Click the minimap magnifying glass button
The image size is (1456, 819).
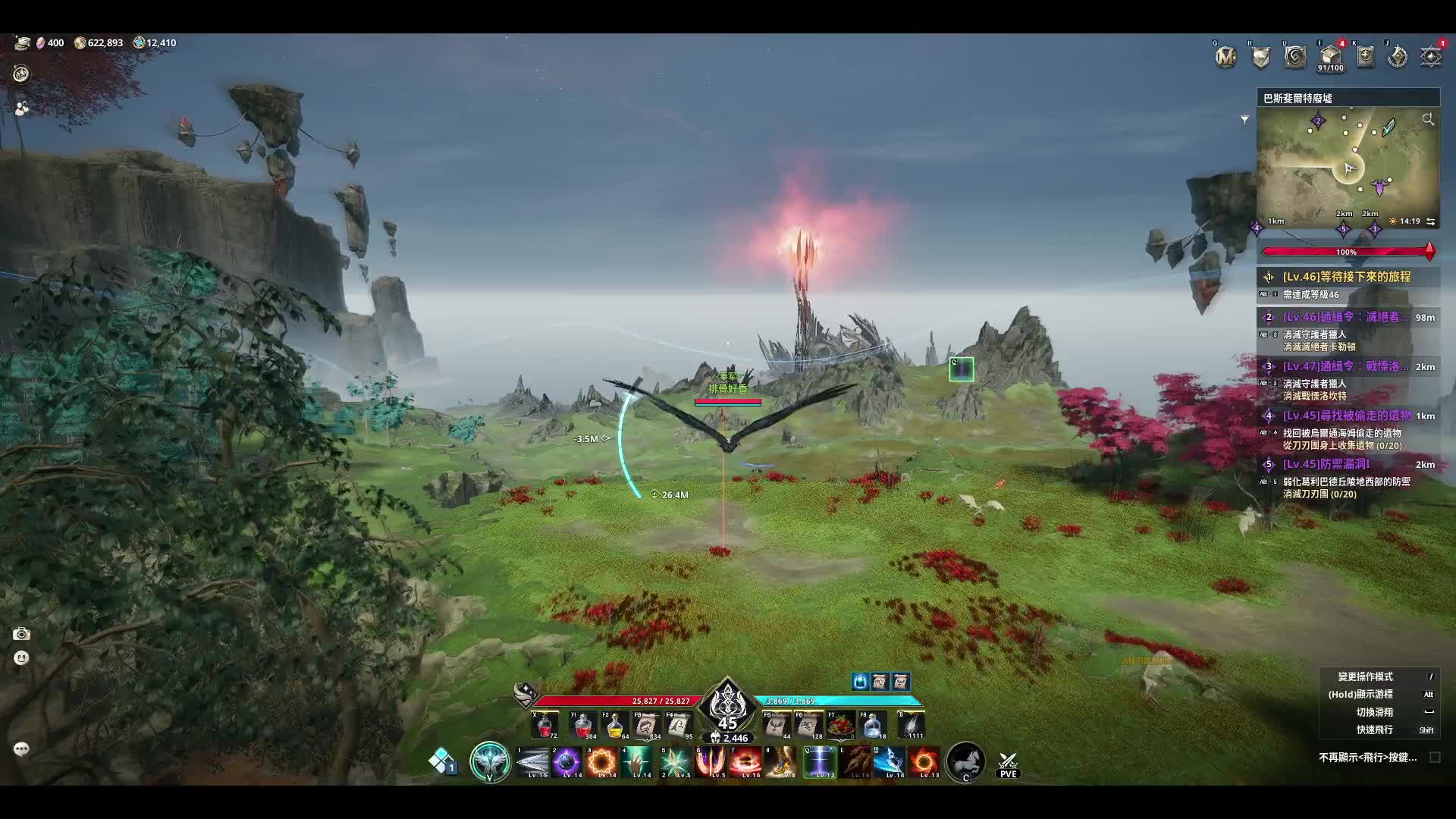click(1428, 120)
